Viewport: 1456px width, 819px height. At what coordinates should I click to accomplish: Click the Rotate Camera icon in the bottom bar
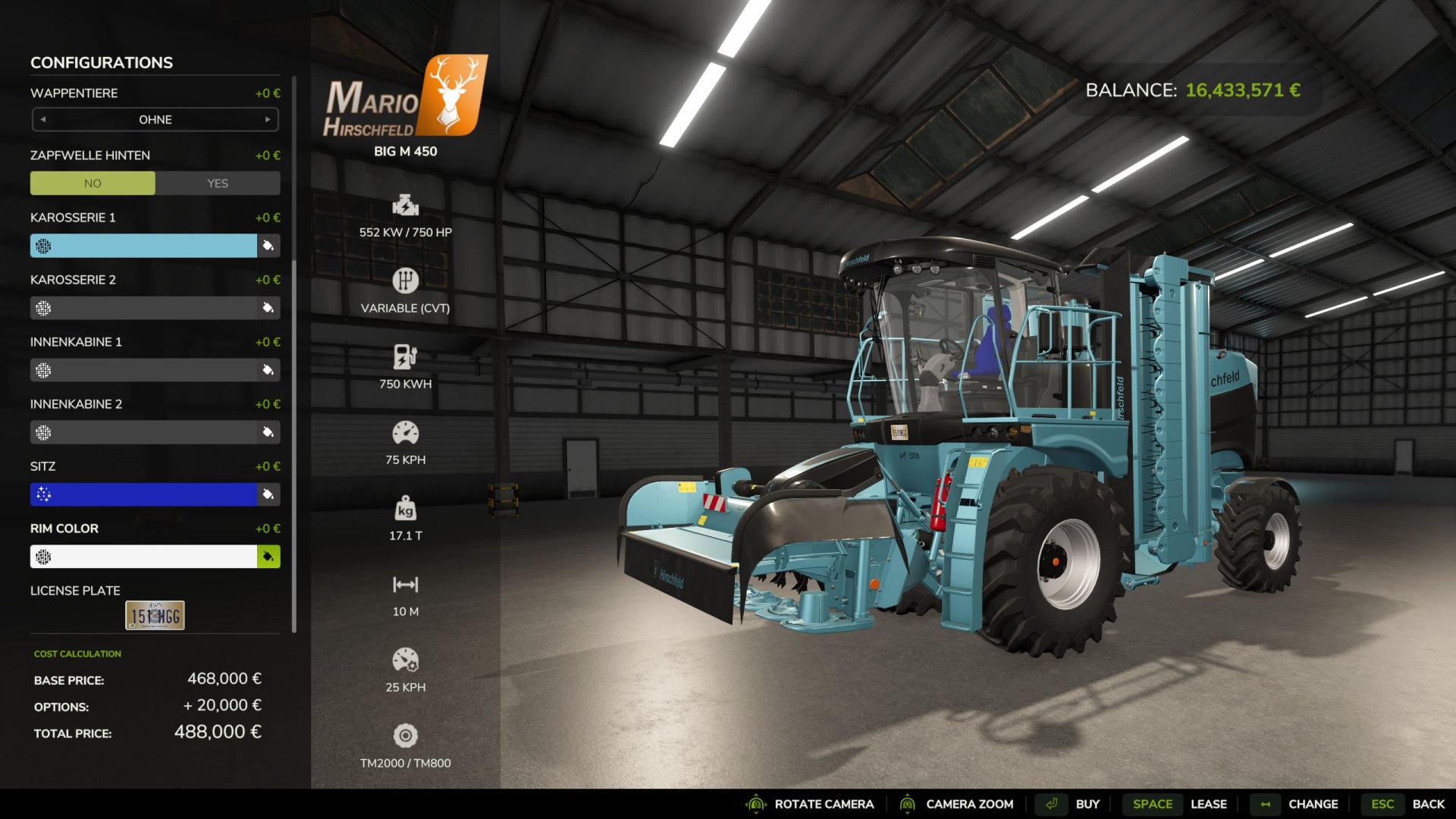pos(755,804)
